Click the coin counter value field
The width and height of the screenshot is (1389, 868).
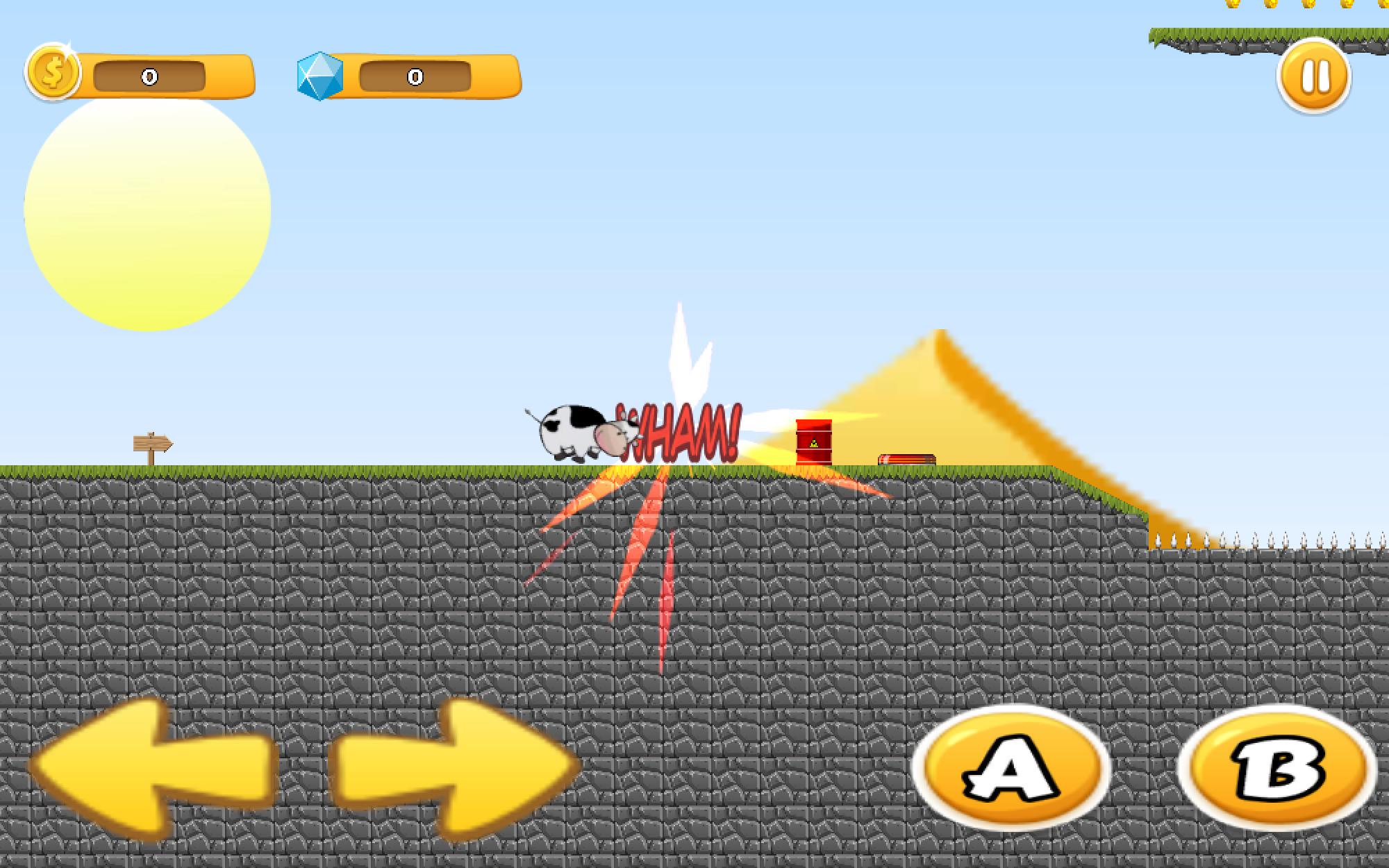[148, 76]
